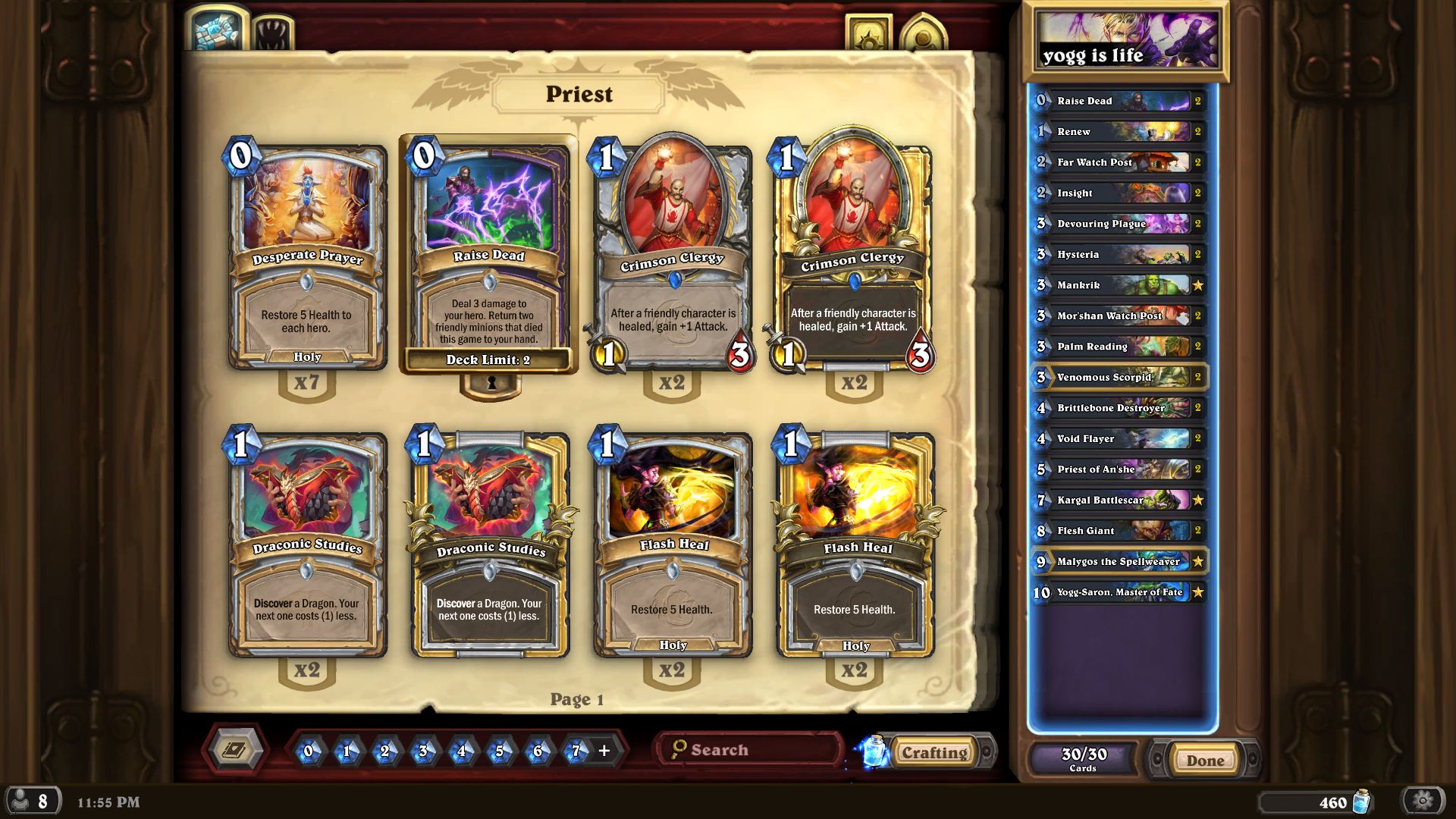Open the deck book icon near page navigation
Screen dimensions: 1456x819
(236, 749)
